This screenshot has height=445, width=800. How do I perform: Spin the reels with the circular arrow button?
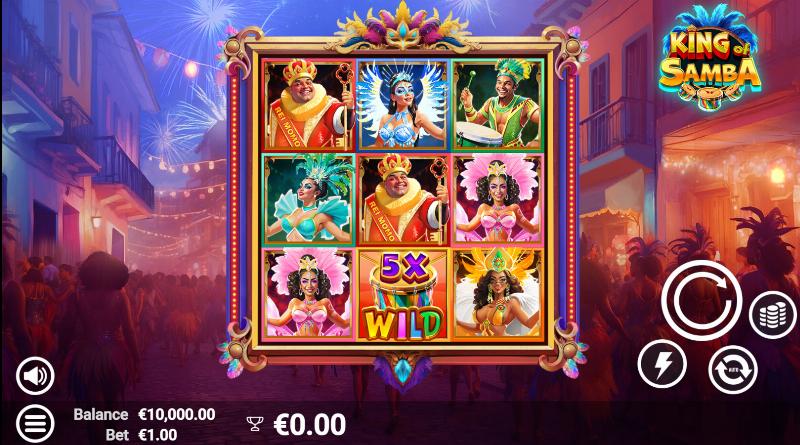[x=700, y=300]
